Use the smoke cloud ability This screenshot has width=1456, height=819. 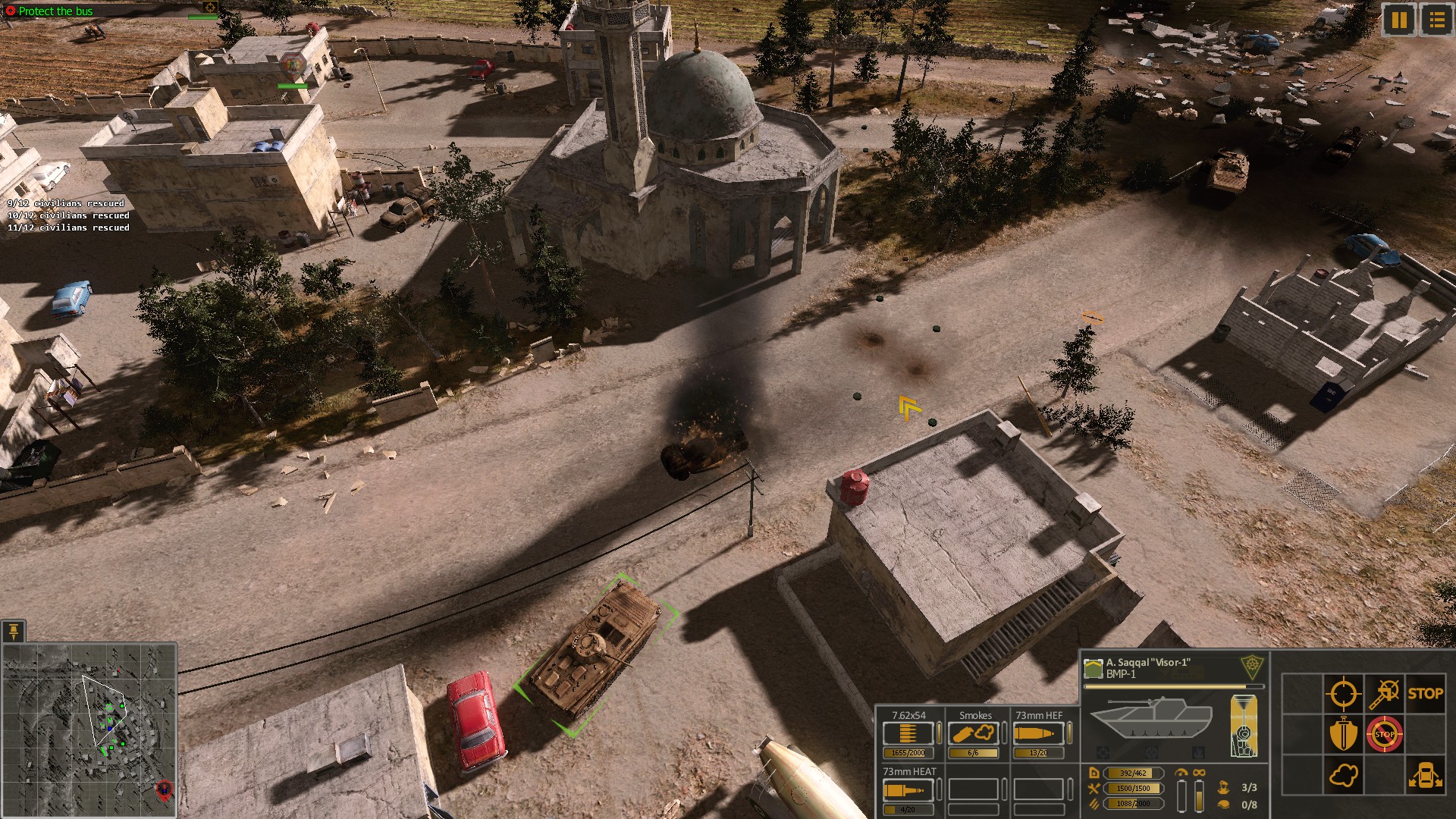(x=1343, y=776)
